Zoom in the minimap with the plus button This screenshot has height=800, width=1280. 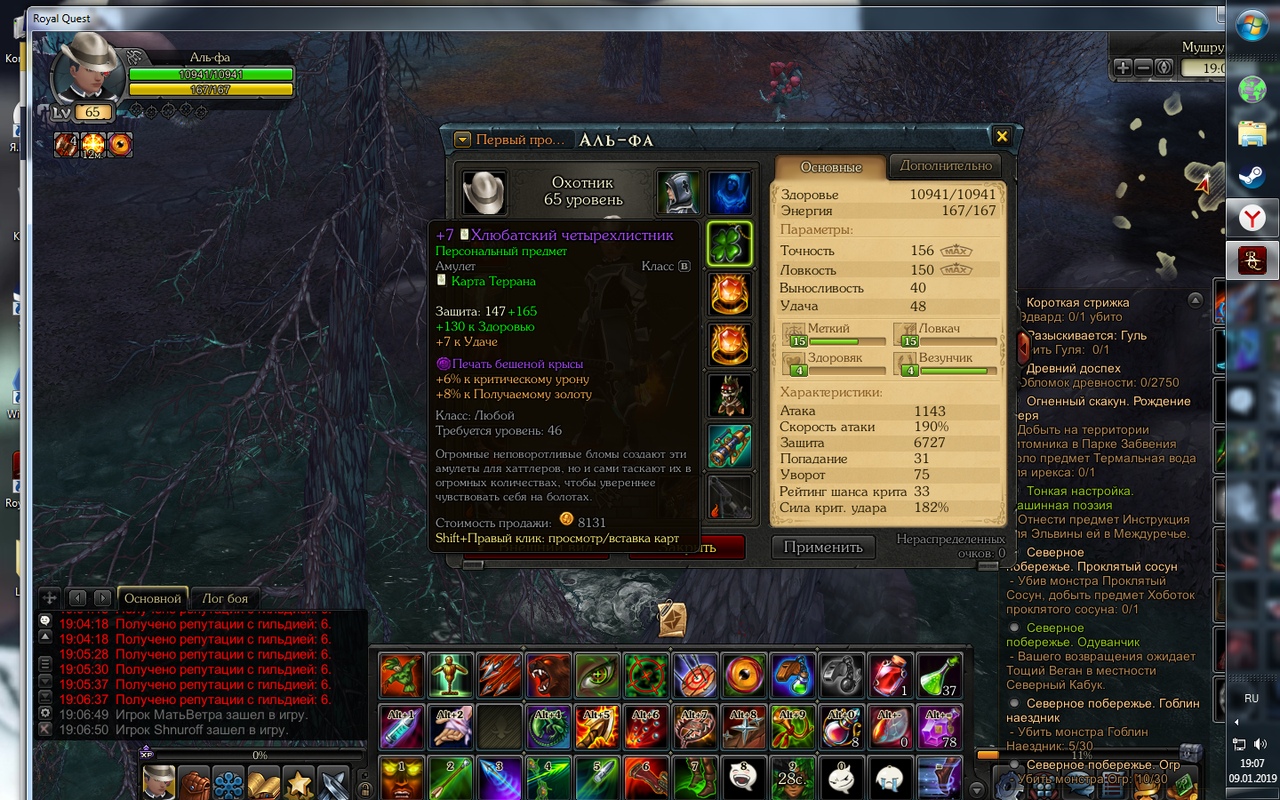(x=1123, y=67)
